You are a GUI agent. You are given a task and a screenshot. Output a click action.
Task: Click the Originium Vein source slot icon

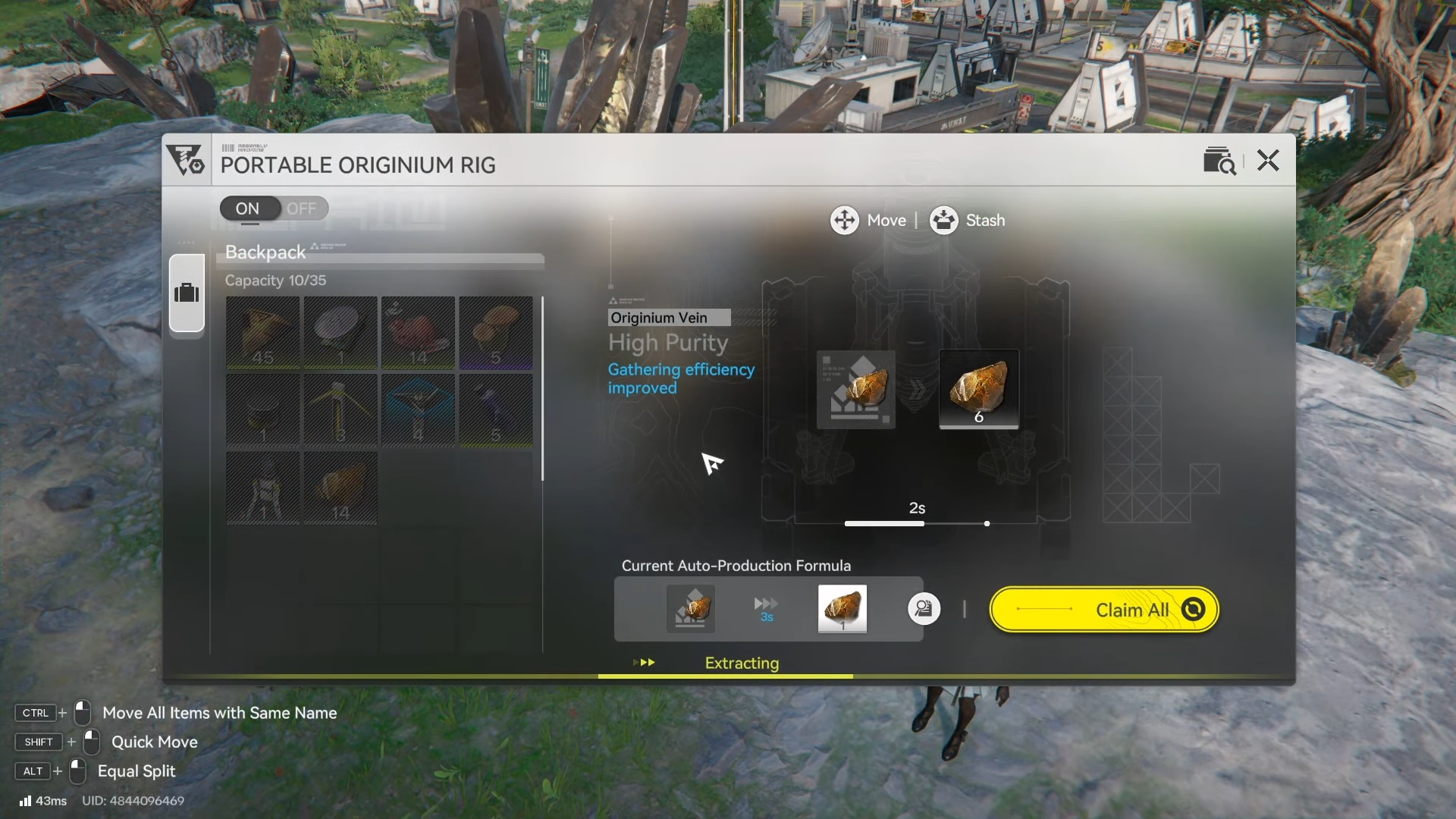(855, 389)
